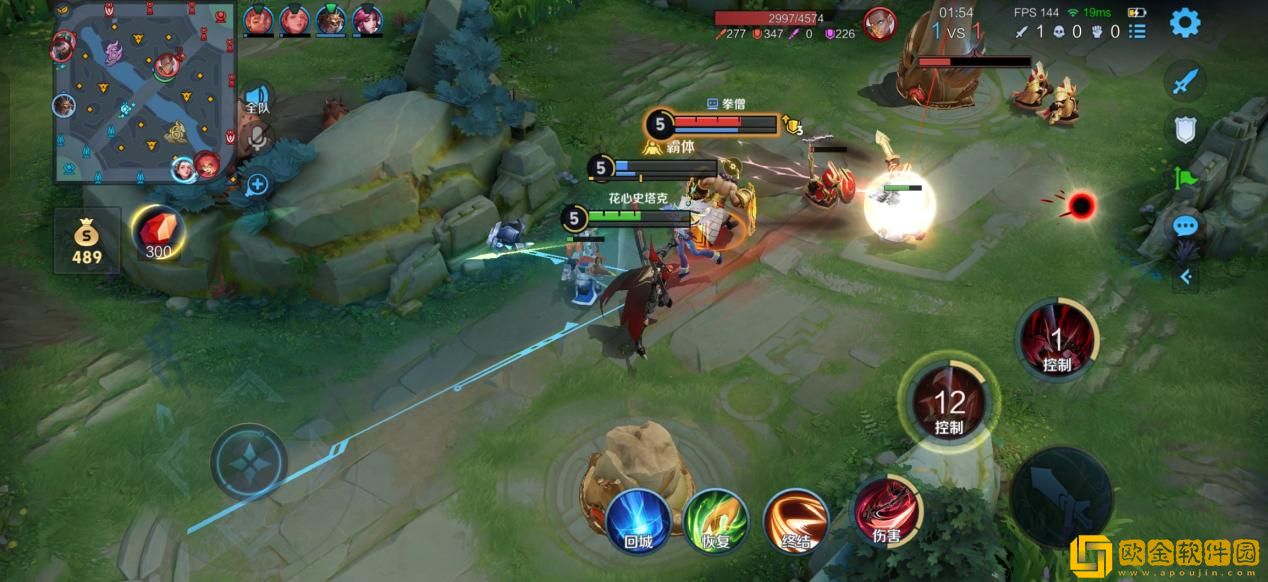Send the green flag gather signal
Image resolution: width=1268 pixels, height=582 pixels.
point(1184,178)
